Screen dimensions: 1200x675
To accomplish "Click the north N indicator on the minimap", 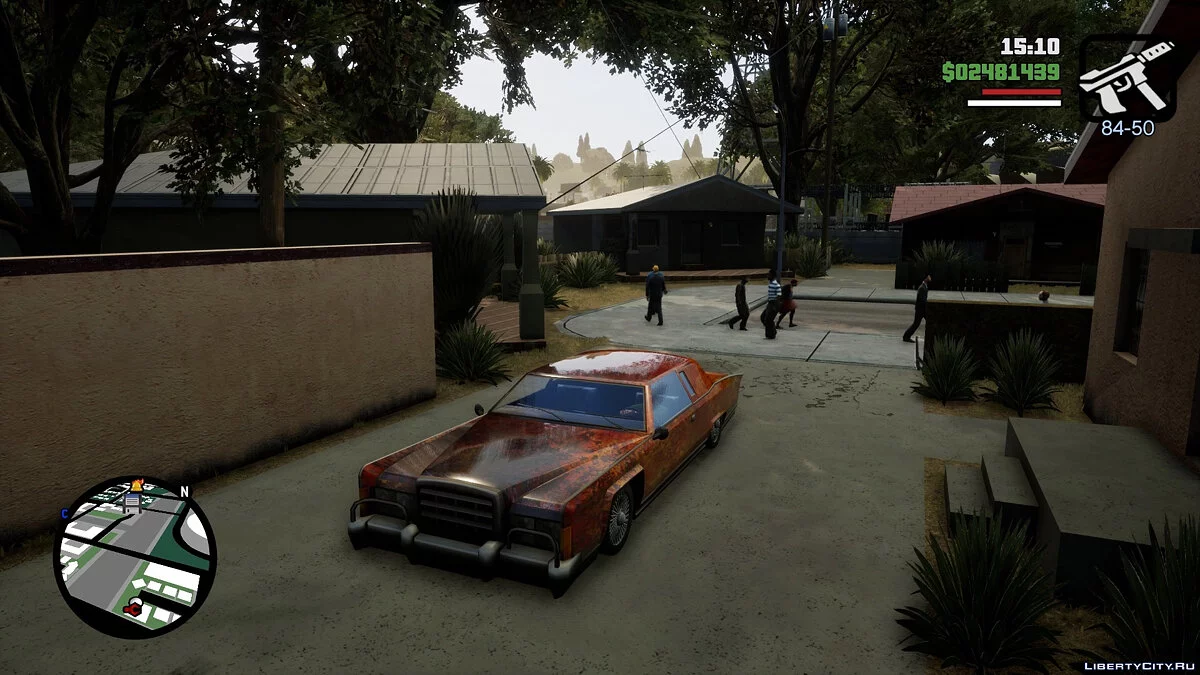I will [x=184, y=492].
